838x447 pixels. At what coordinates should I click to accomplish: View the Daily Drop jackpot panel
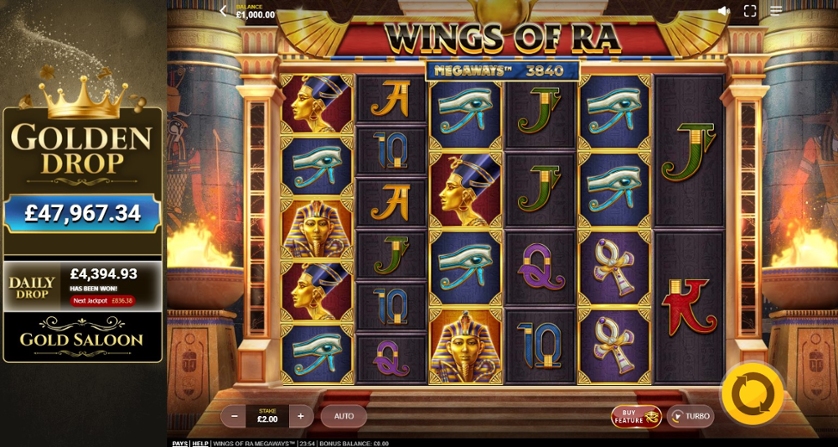point(83,285)
